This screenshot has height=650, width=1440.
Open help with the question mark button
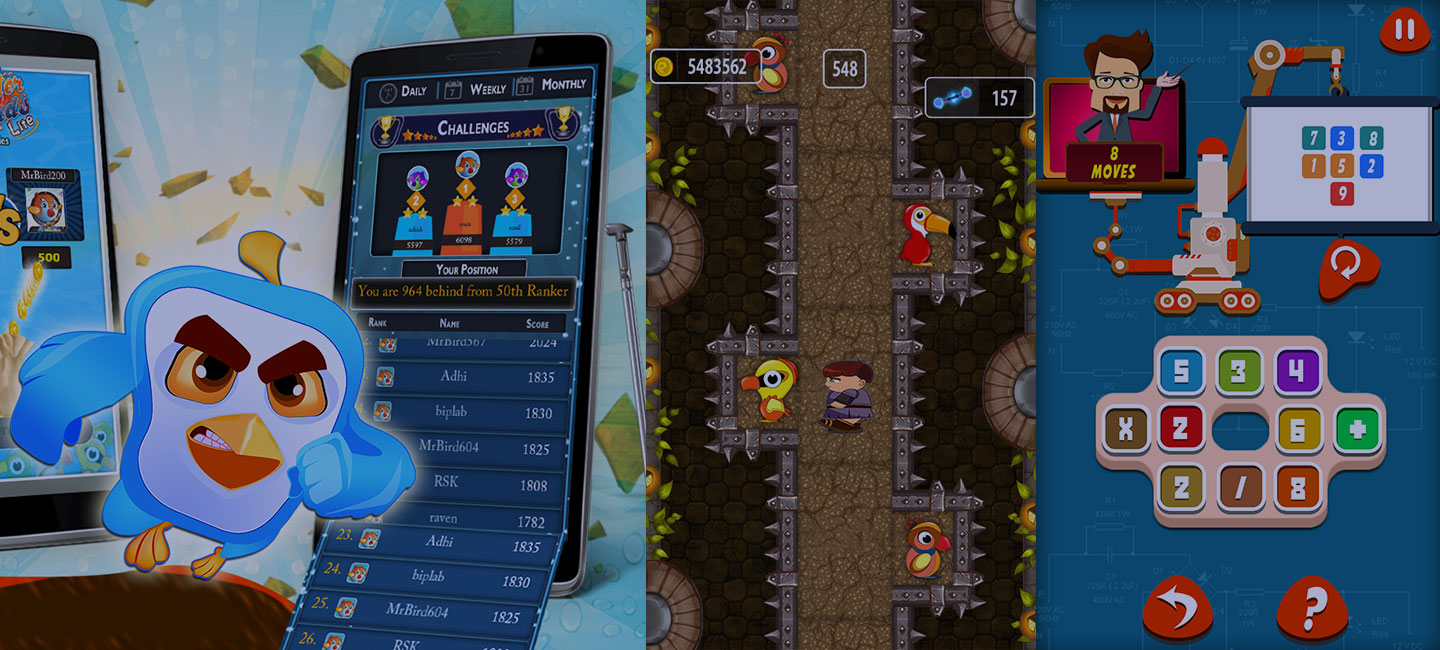click(1312, 609)
